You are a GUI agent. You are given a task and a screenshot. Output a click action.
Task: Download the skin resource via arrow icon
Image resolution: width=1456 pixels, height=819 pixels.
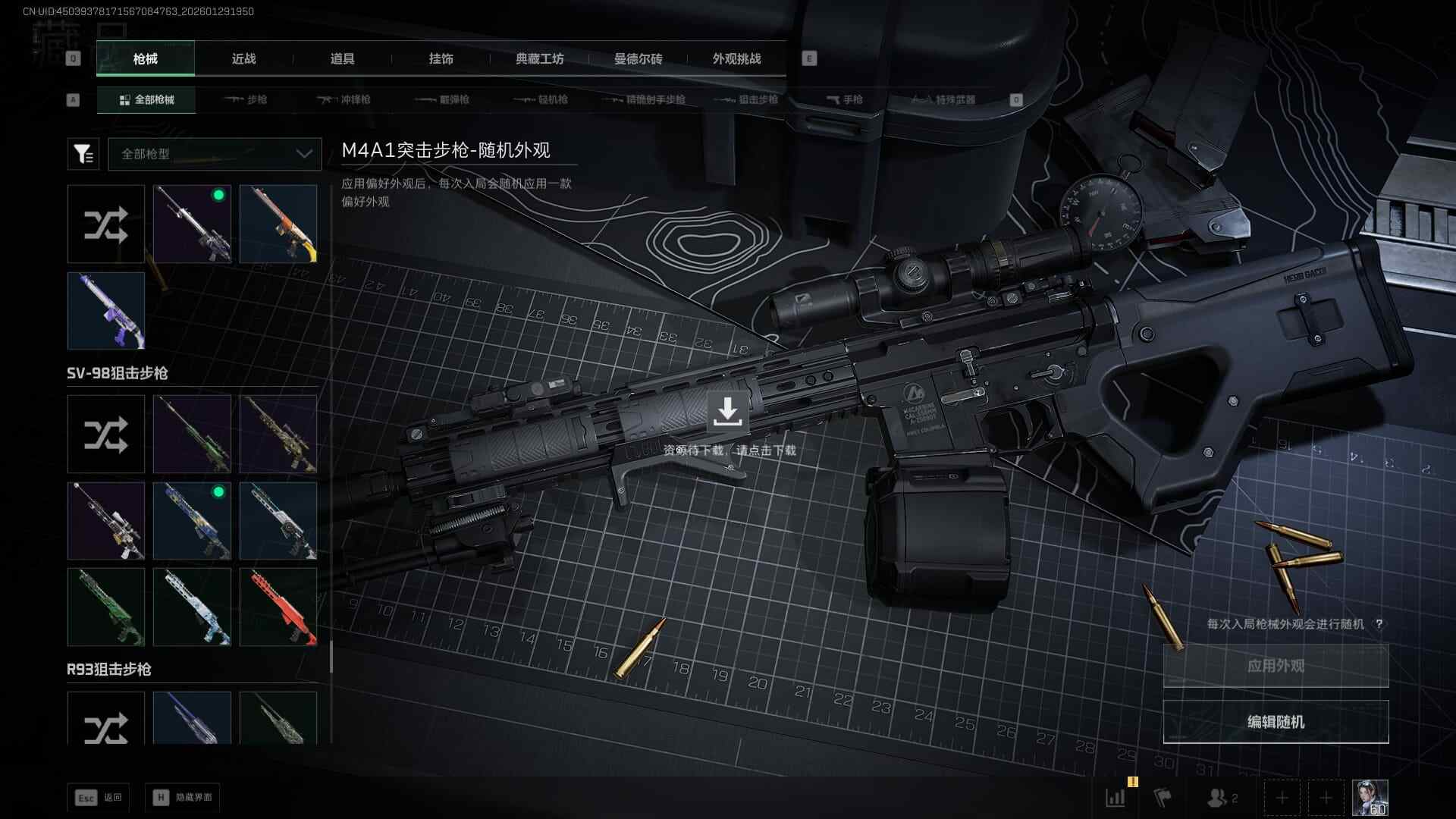pos(727,411)
